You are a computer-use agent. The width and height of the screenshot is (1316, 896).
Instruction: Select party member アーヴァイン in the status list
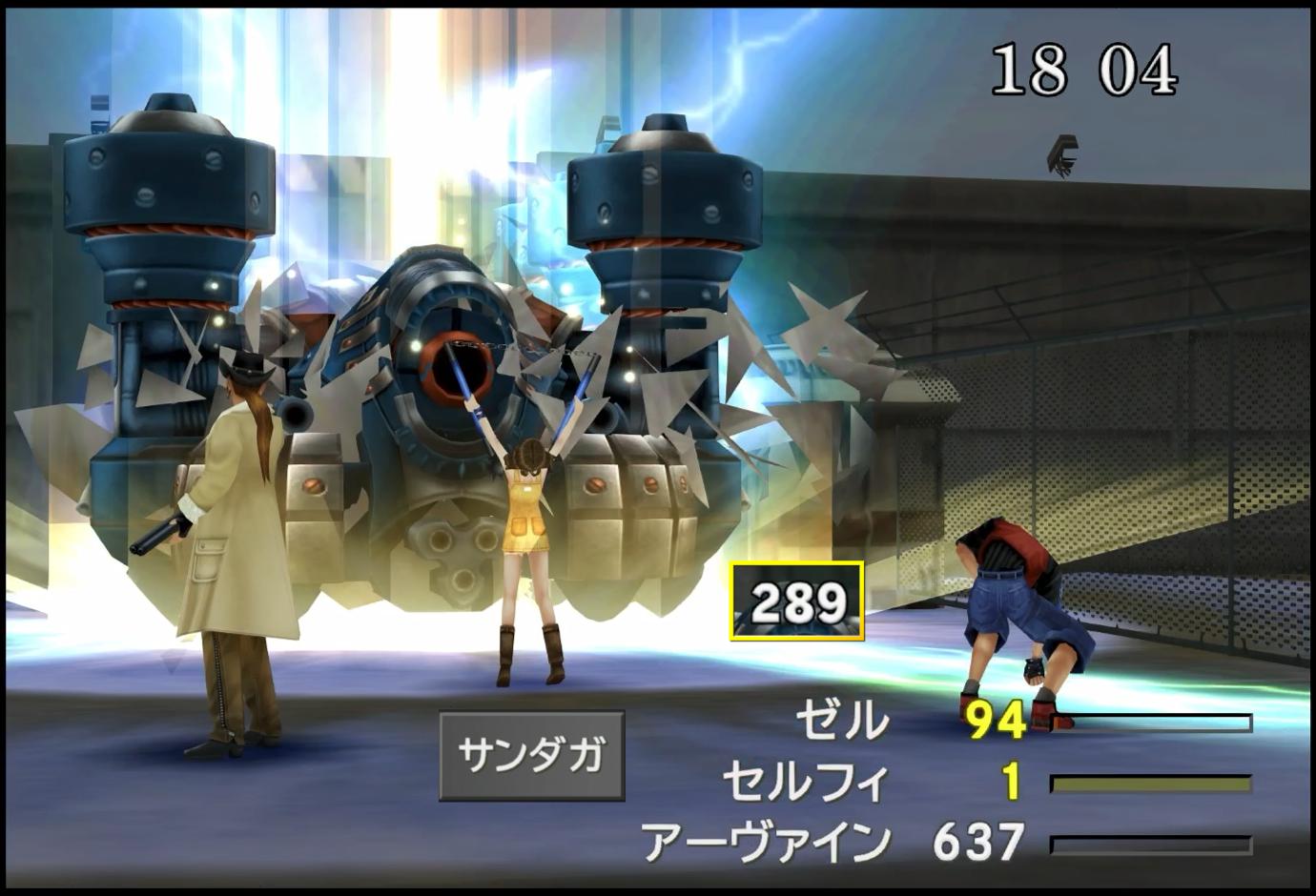[767, 842]
